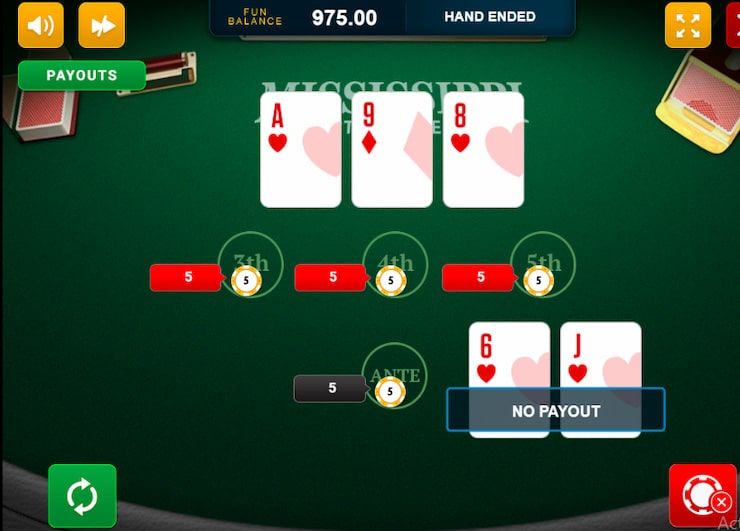Select the 3rd Street betting circle
The image size is (740, 531).
tap(250, 265)
